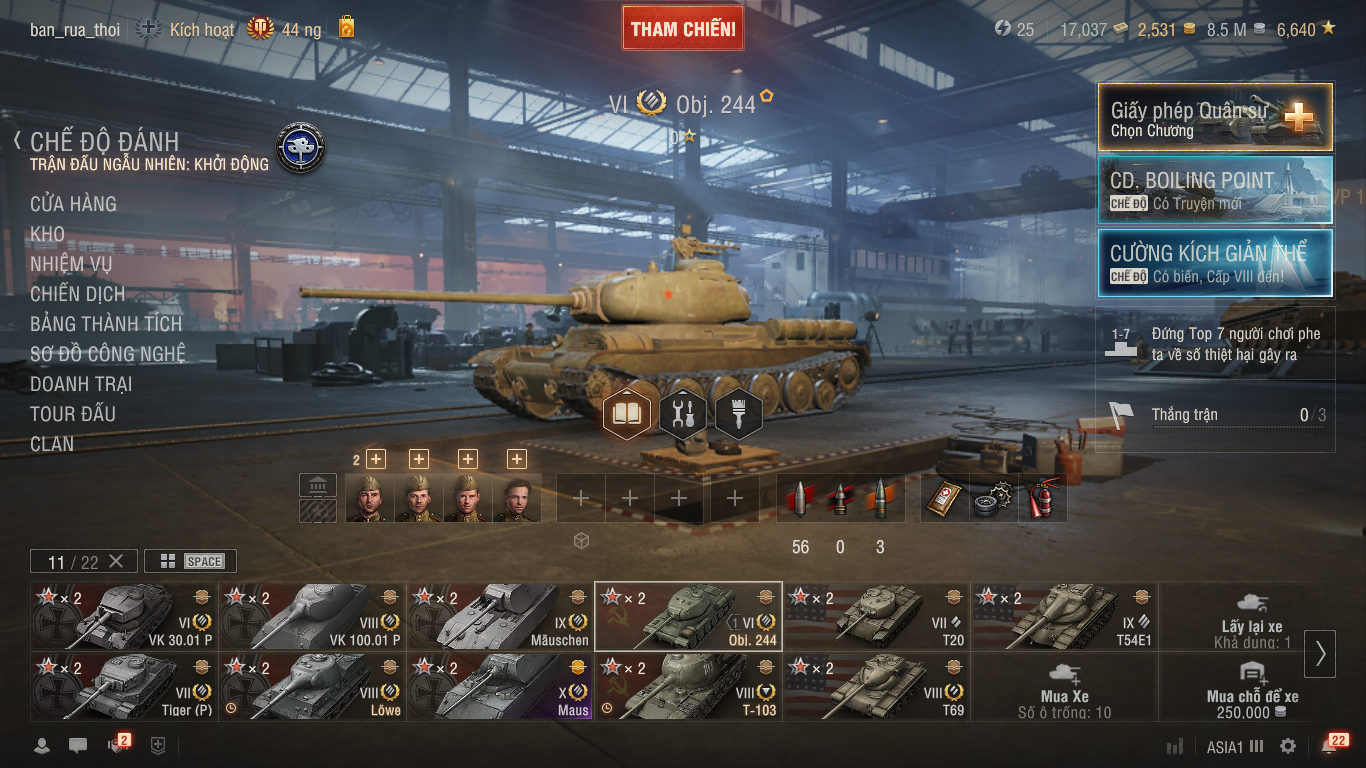Open the CLAN menu entry

(52, 444)
